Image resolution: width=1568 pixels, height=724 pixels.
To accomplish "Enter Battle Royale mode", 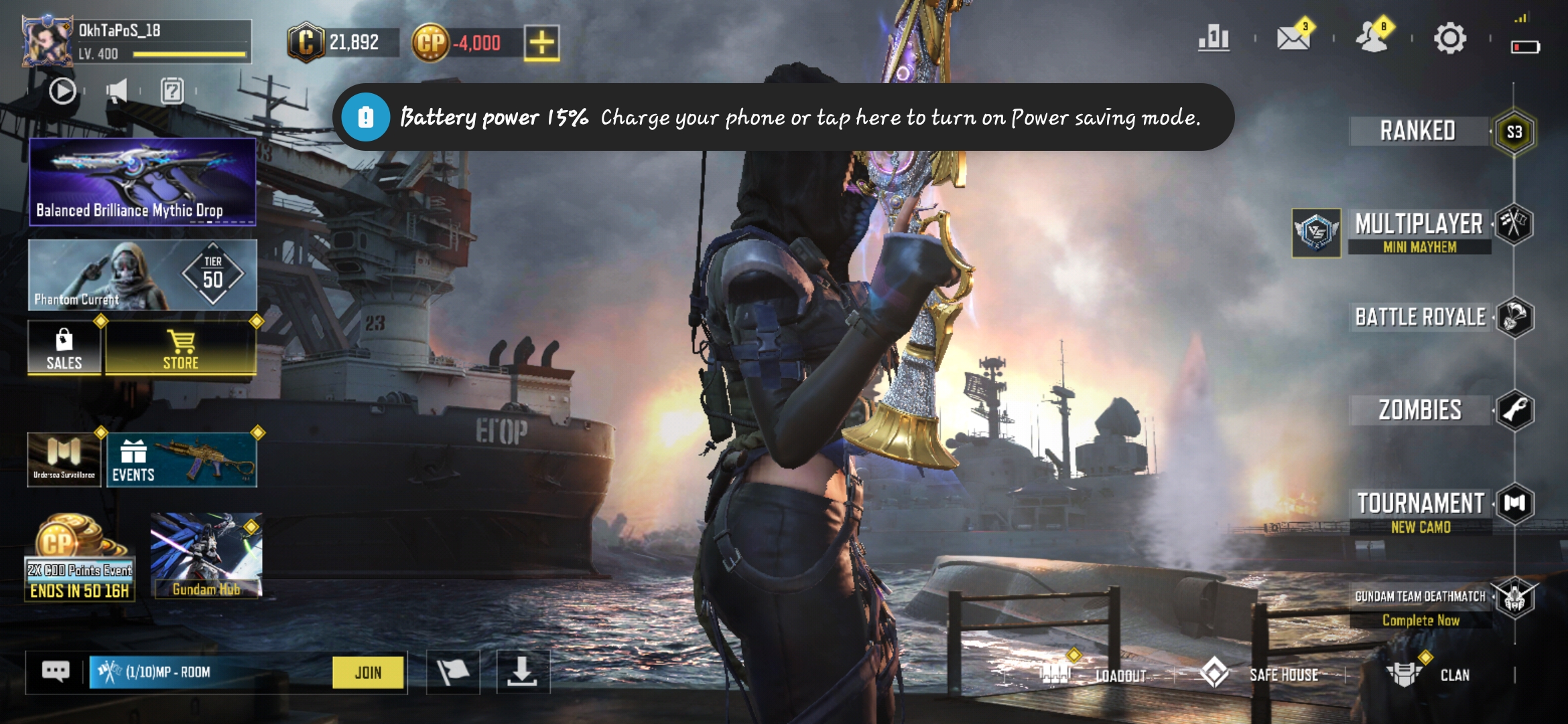I will 1421,317.
